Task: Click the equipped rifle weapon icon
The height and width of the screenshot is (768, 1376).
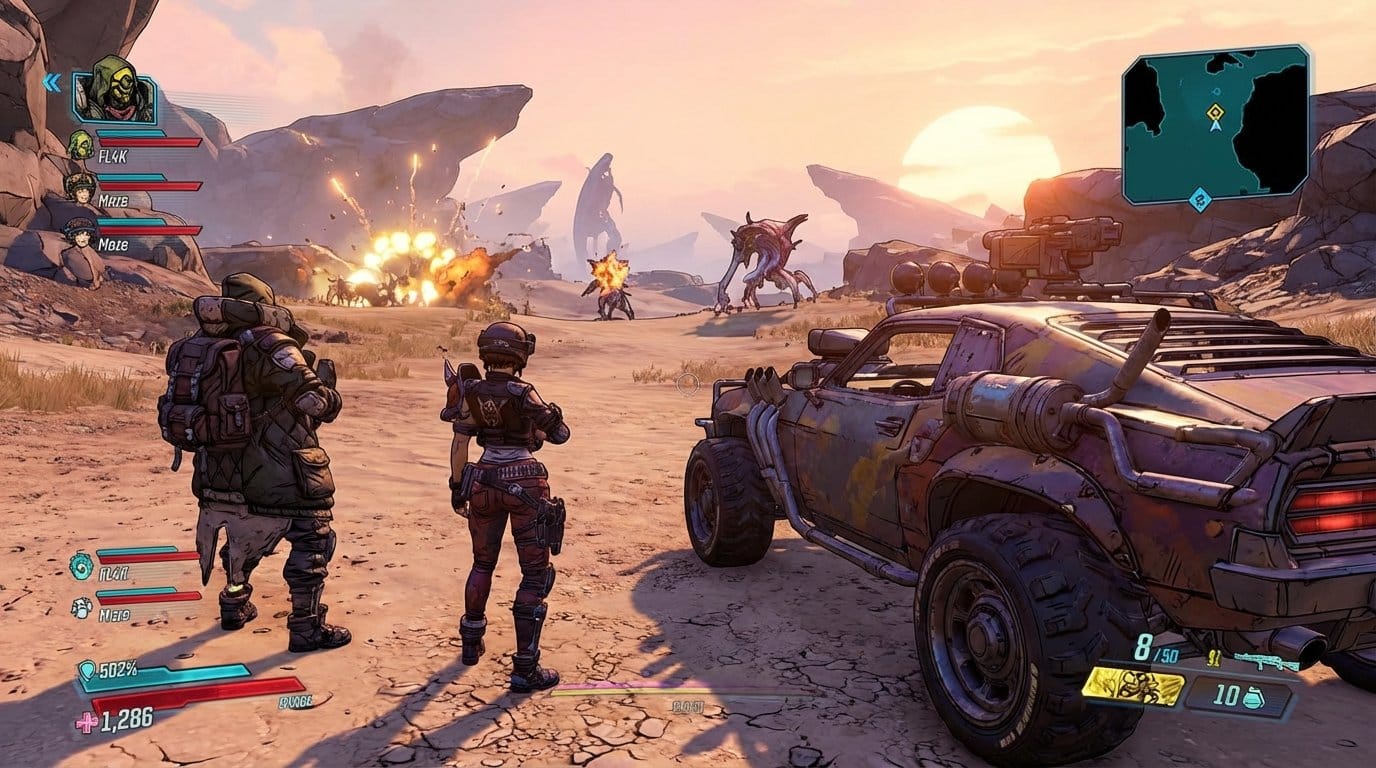Action: 1268,661
